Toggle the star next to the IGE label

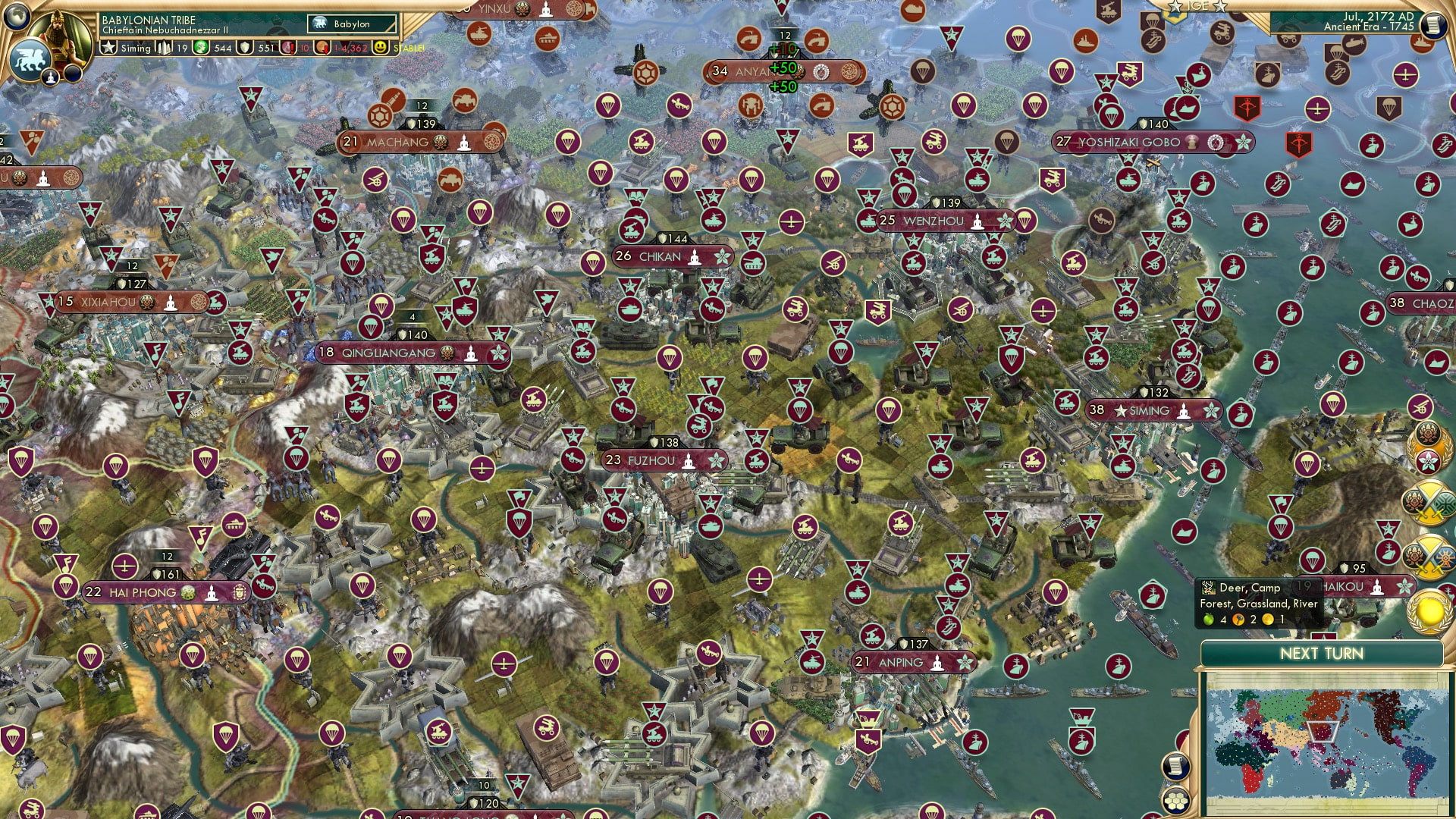[x=1175, y=6]
